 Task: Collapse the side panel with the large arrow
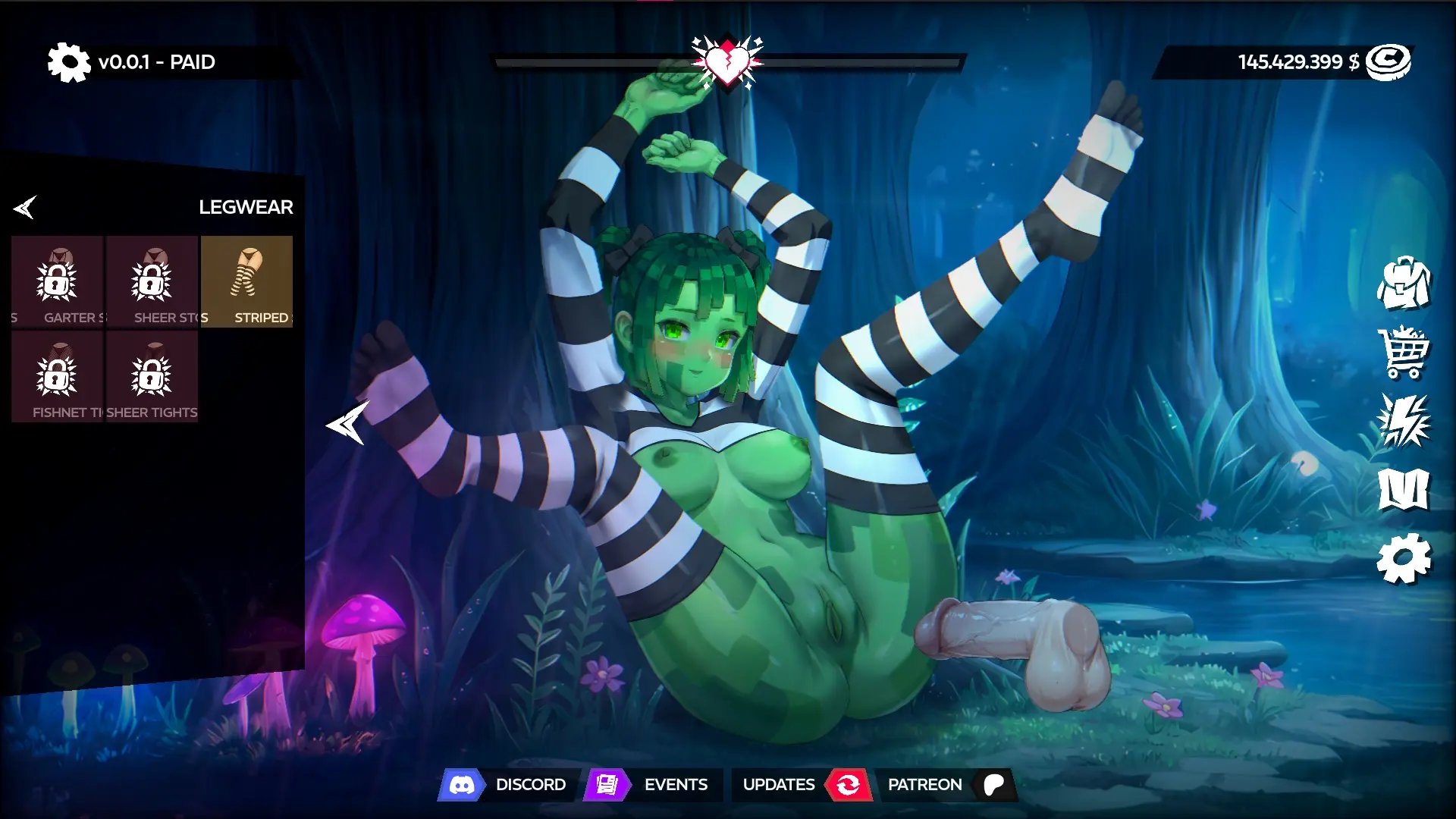[348, 423]
